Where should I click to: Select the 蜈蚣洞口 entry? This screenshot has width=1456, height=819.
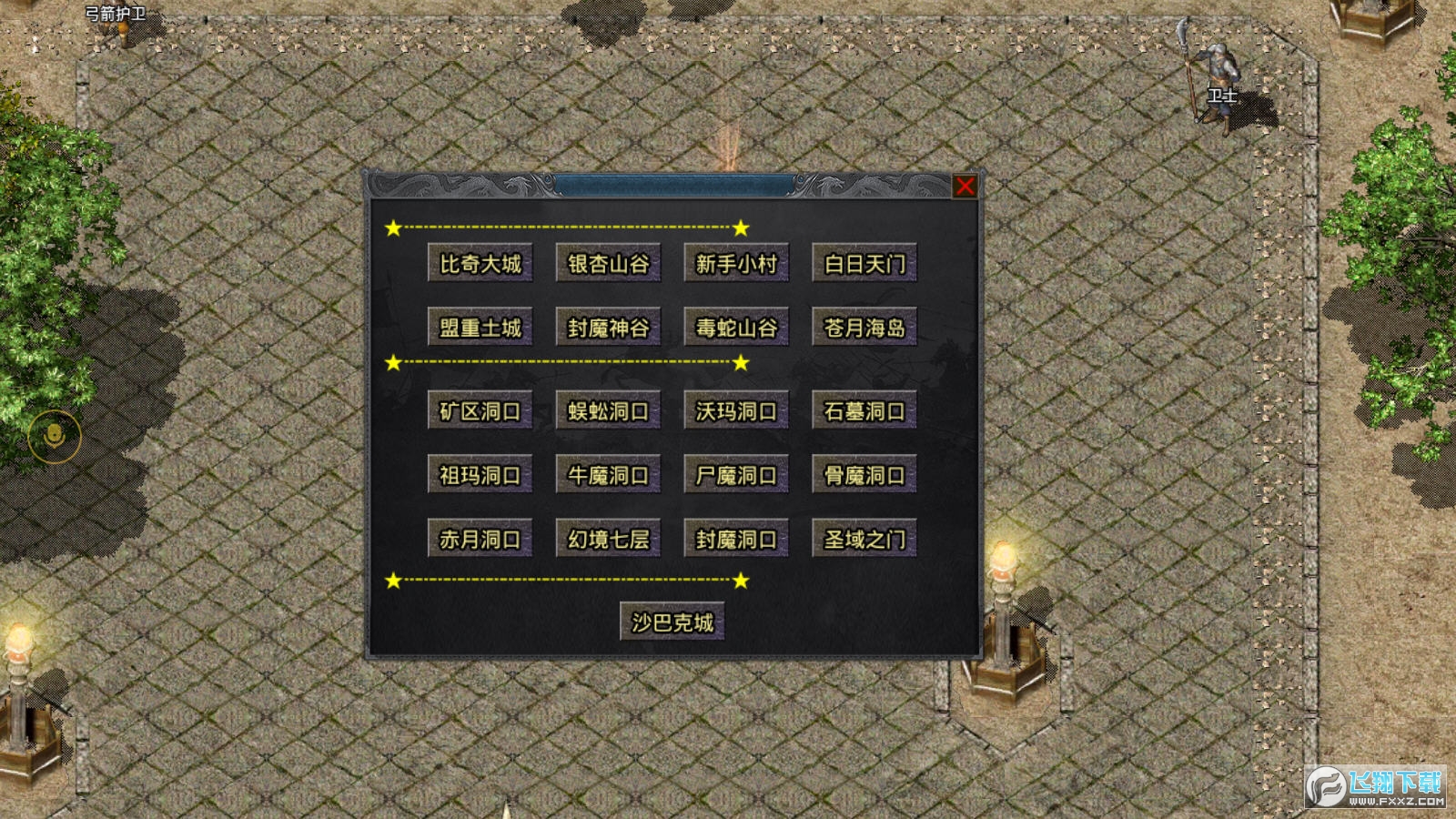[608, 411]
